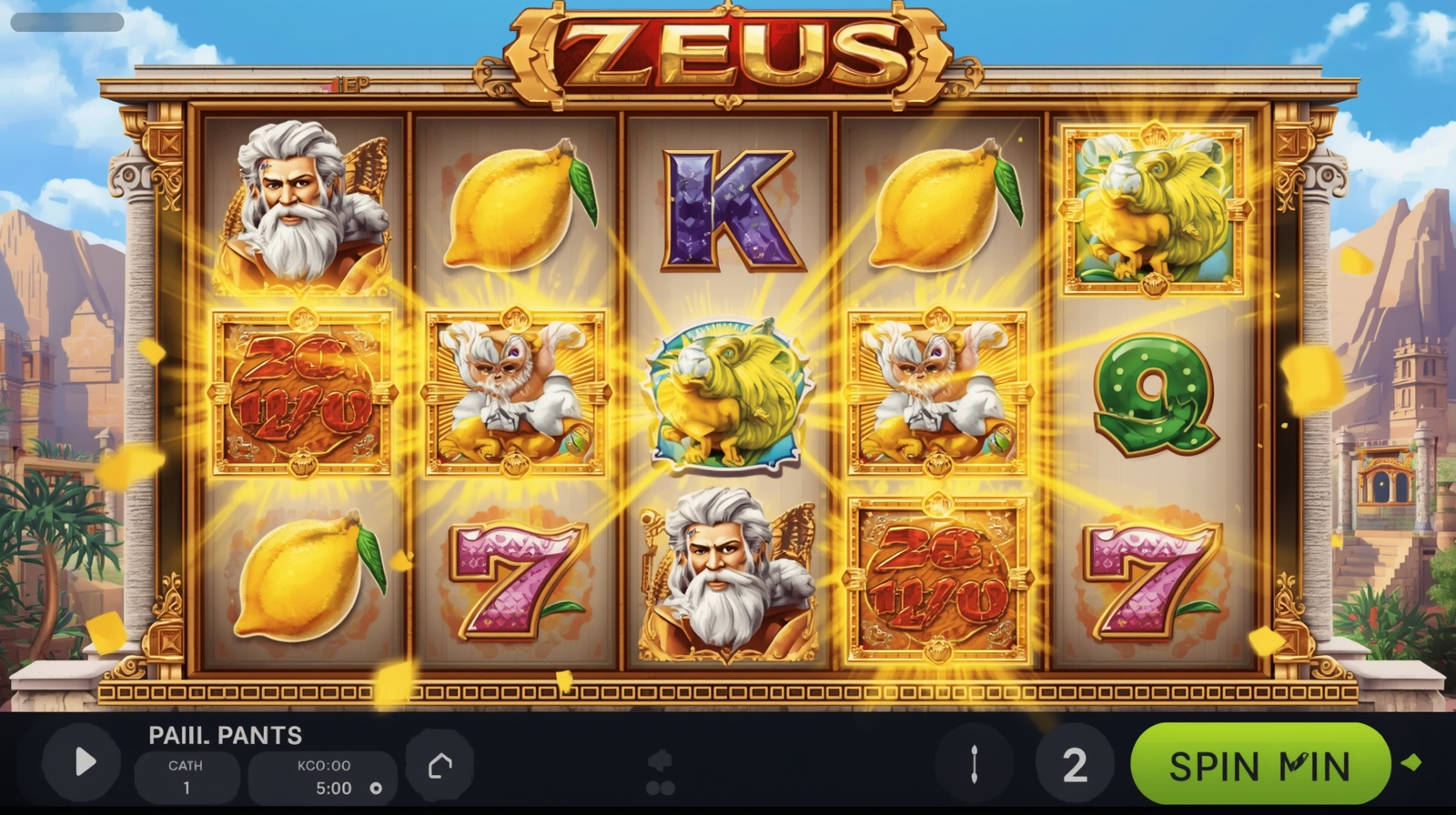Viewport: 1456px width, 815px height.
Task: Select the CATH 1 value box
Action: (187, 777)
